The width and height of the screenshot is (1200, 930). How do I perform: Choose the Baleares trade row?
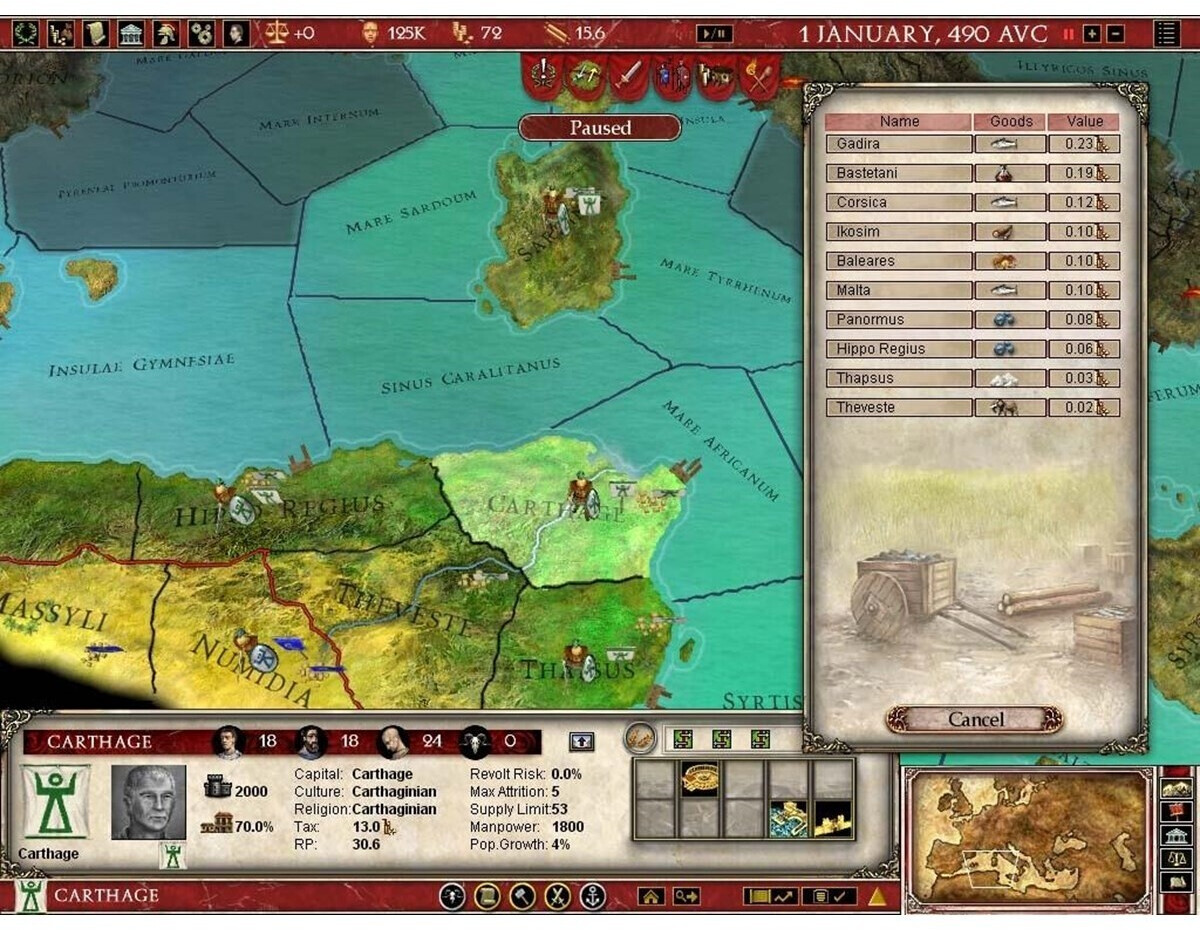(899, 261)
